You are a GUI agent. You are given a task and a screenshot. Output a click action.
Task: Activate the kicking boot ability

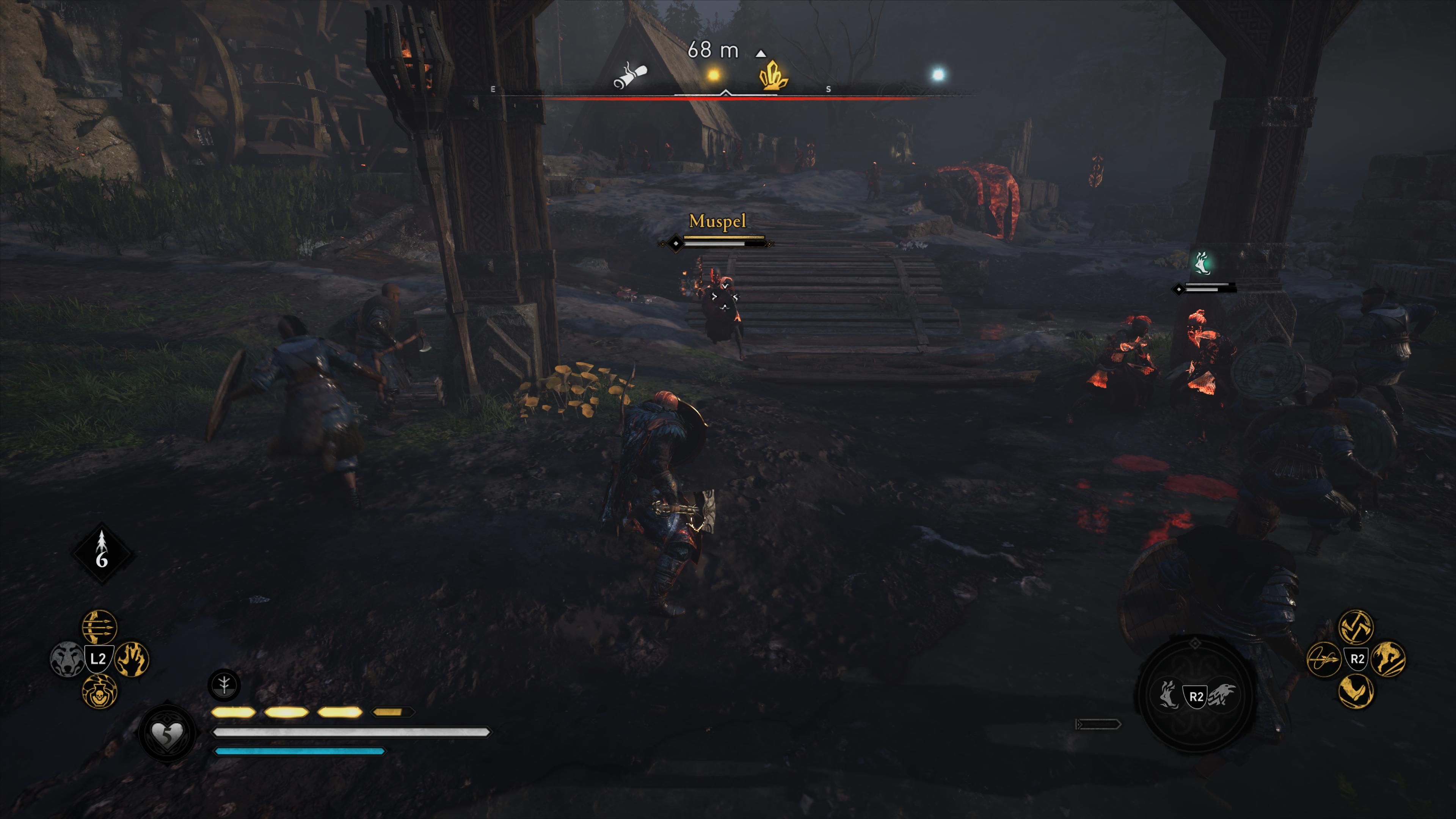(x=1356, y=691)
